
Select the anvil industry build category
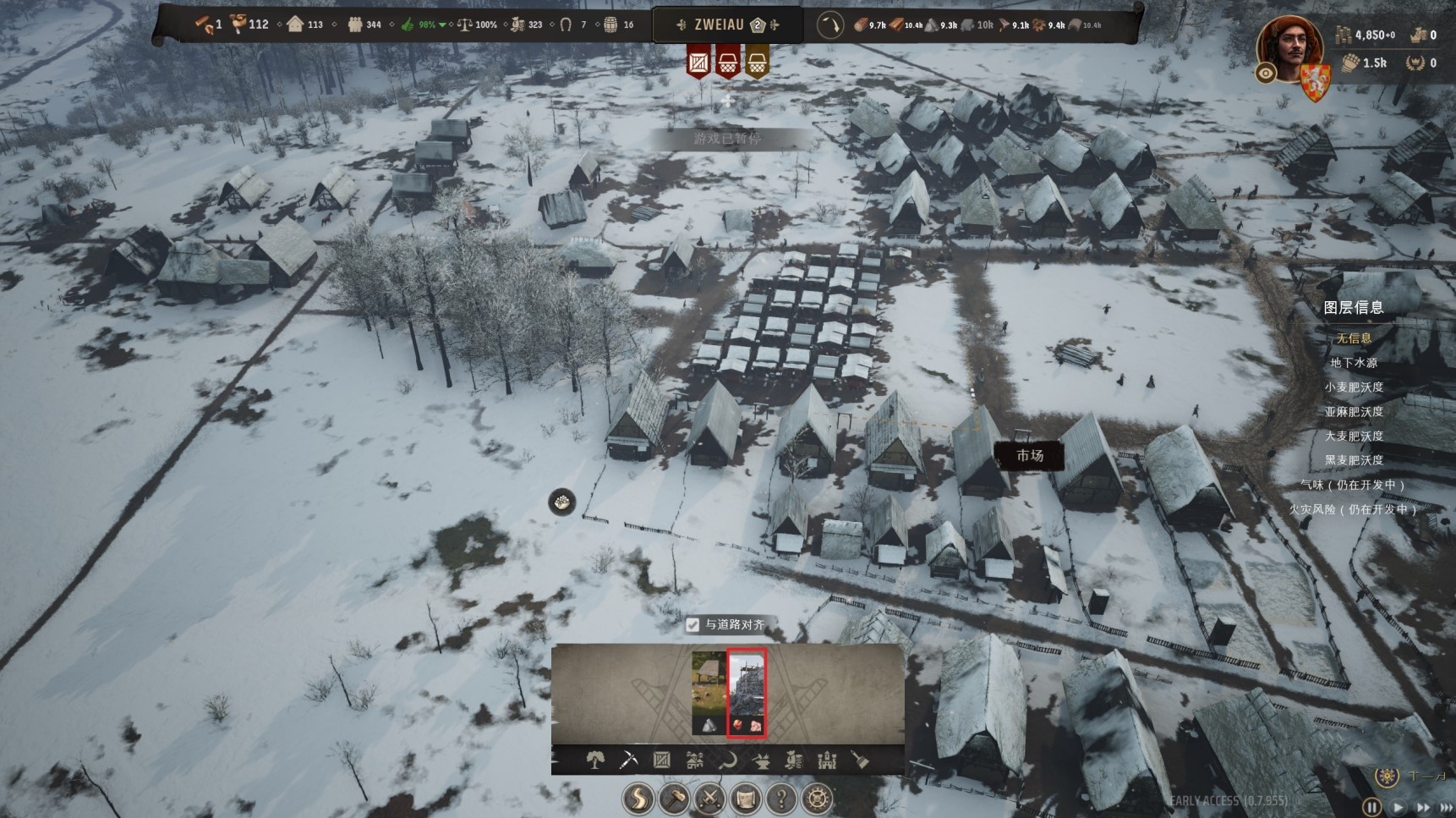click(x=761, y=760)
